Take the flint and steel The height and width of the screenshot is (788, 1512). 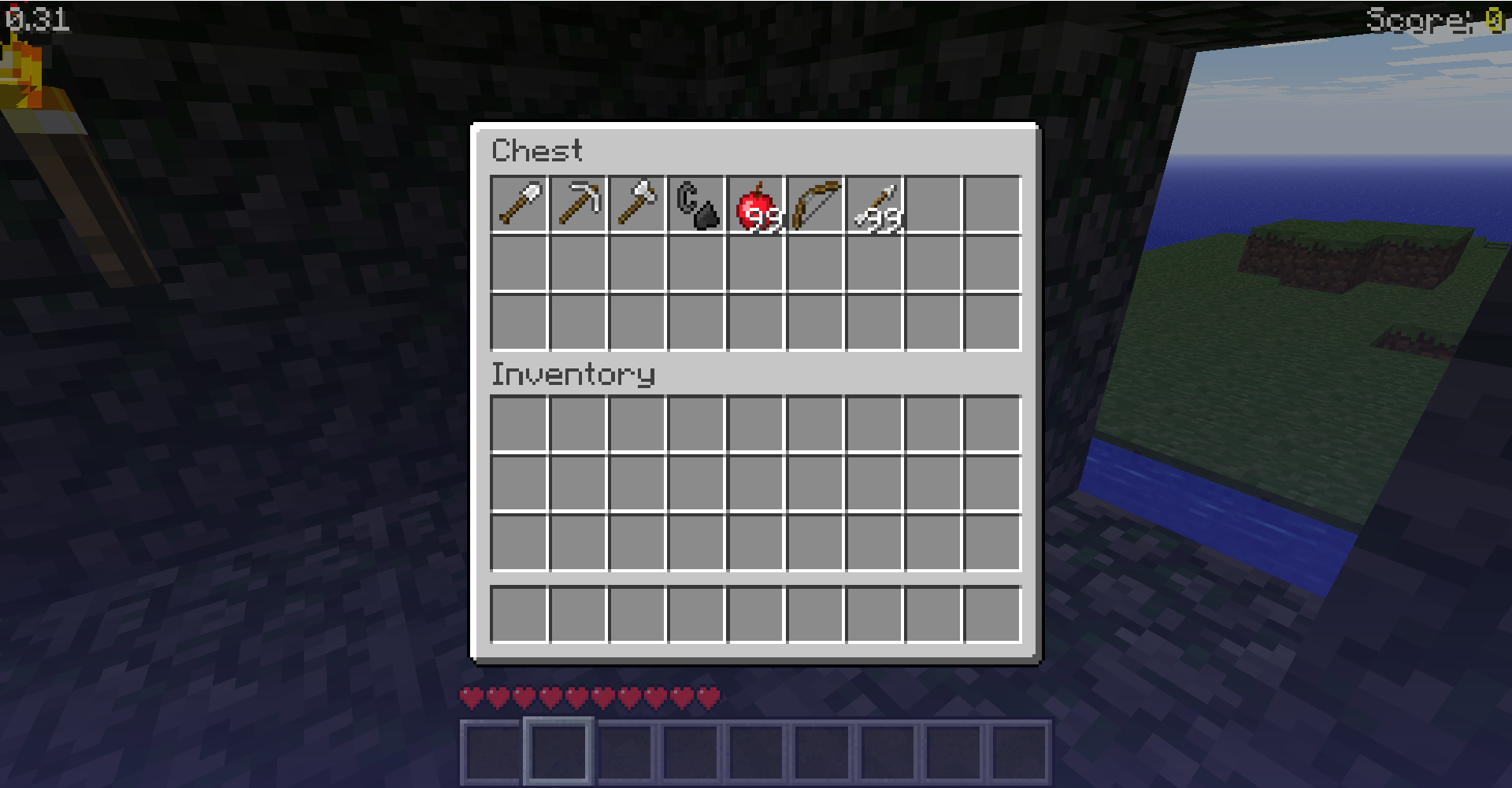coord(697,205)
